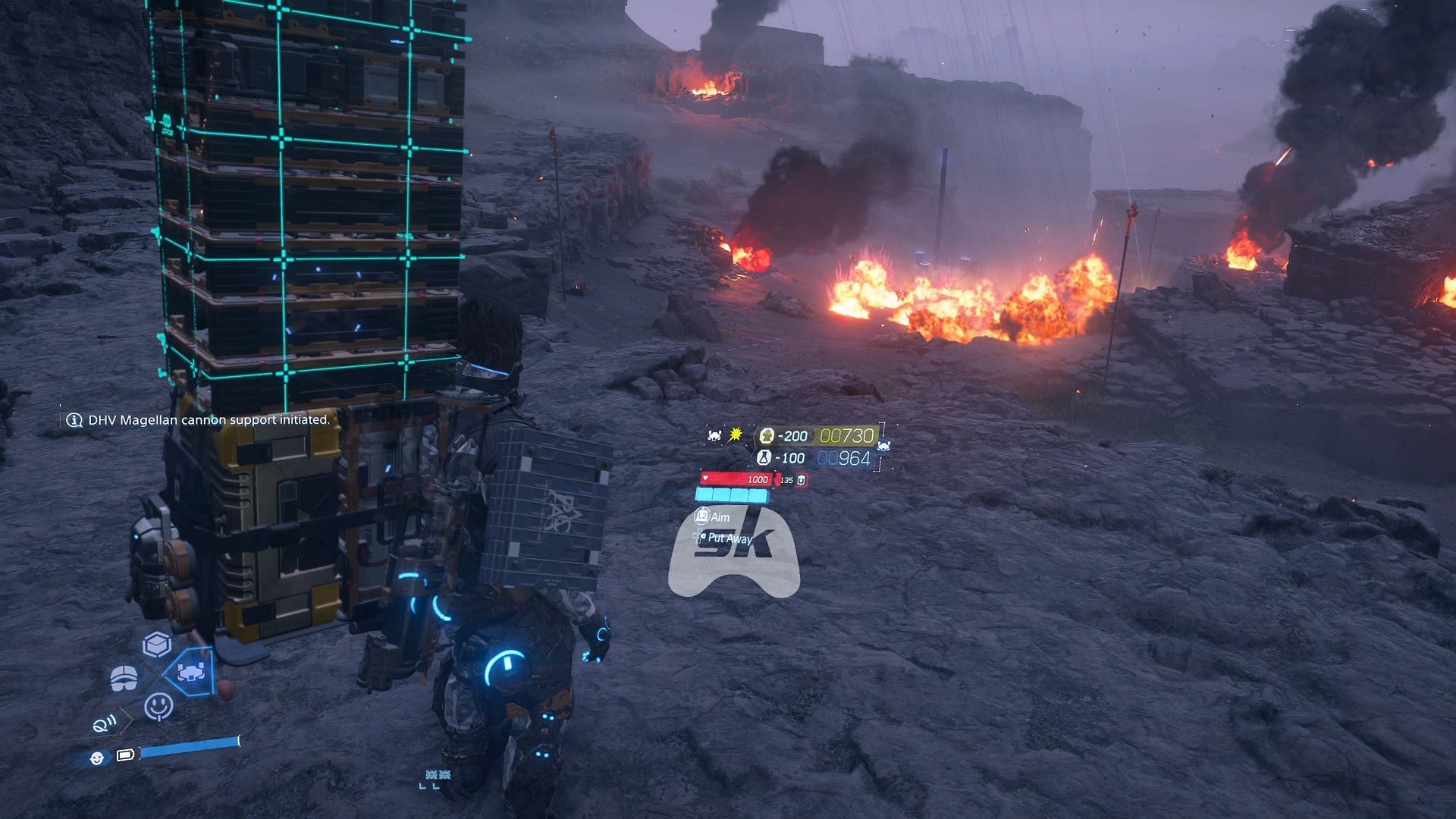Click the BB baby face icon
Image resolution: width=1456 pixels, height=819 pixels.
click(96, 758)
